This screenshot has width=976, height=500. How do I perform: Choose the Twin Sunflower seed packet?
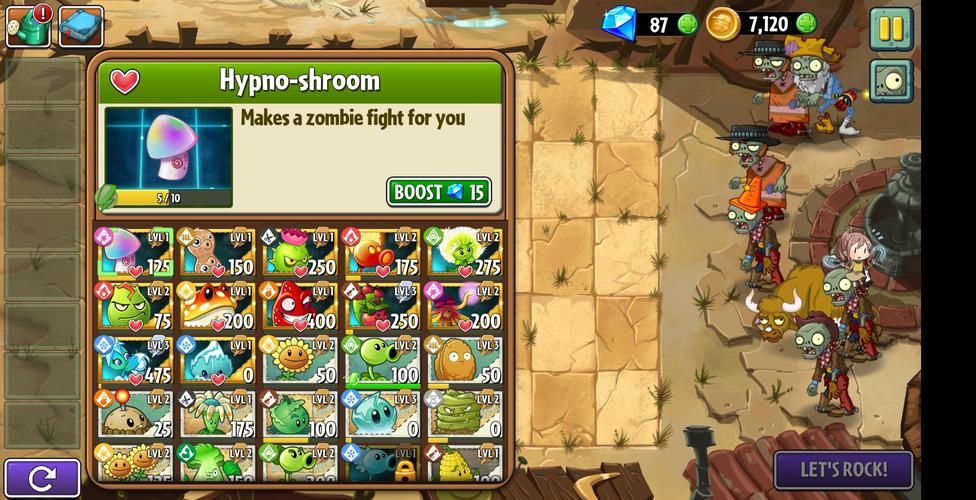134,463
